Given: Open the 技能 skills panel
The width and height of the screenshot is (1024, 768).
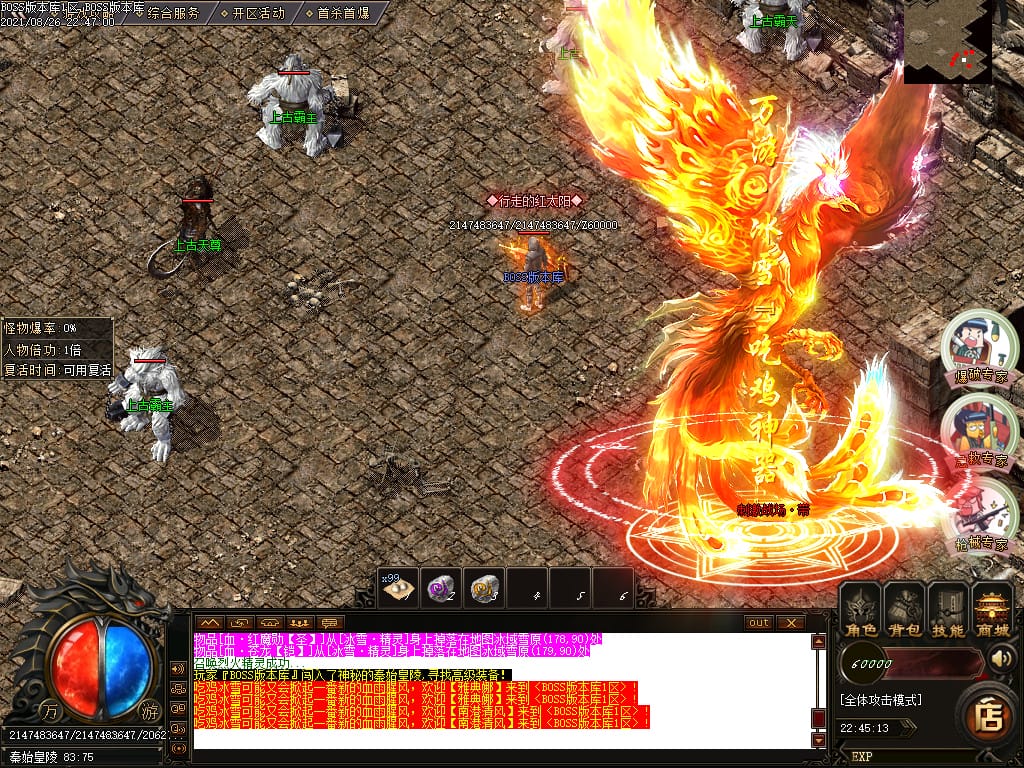Looking at the screenshot, I should coord(947,610).
